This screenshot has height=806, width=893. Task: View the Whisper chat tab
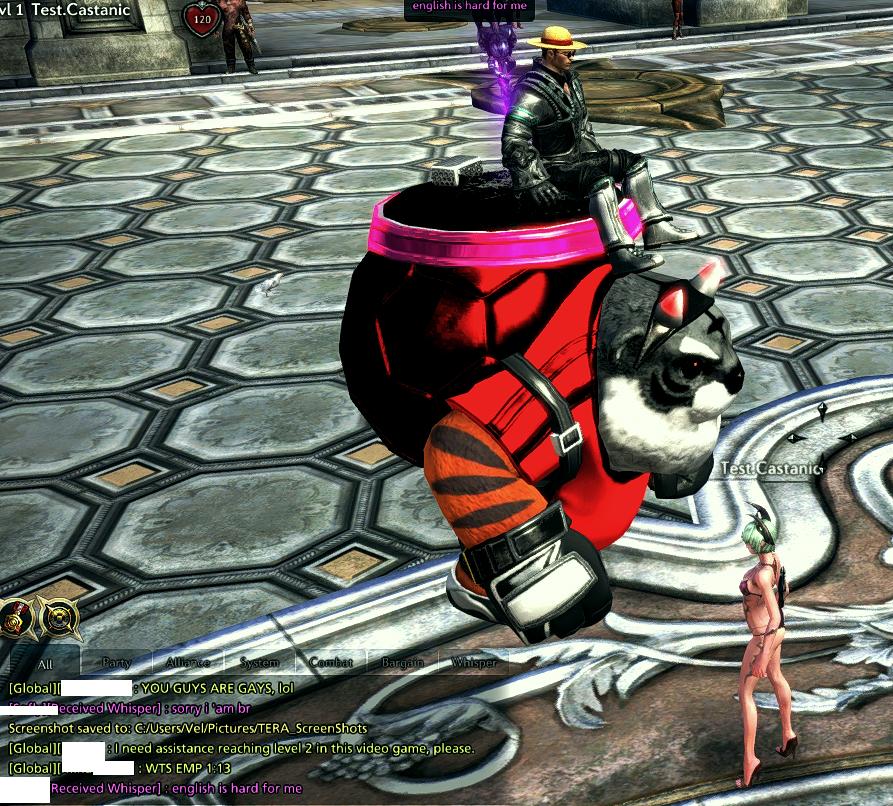(x=474, y=663)
